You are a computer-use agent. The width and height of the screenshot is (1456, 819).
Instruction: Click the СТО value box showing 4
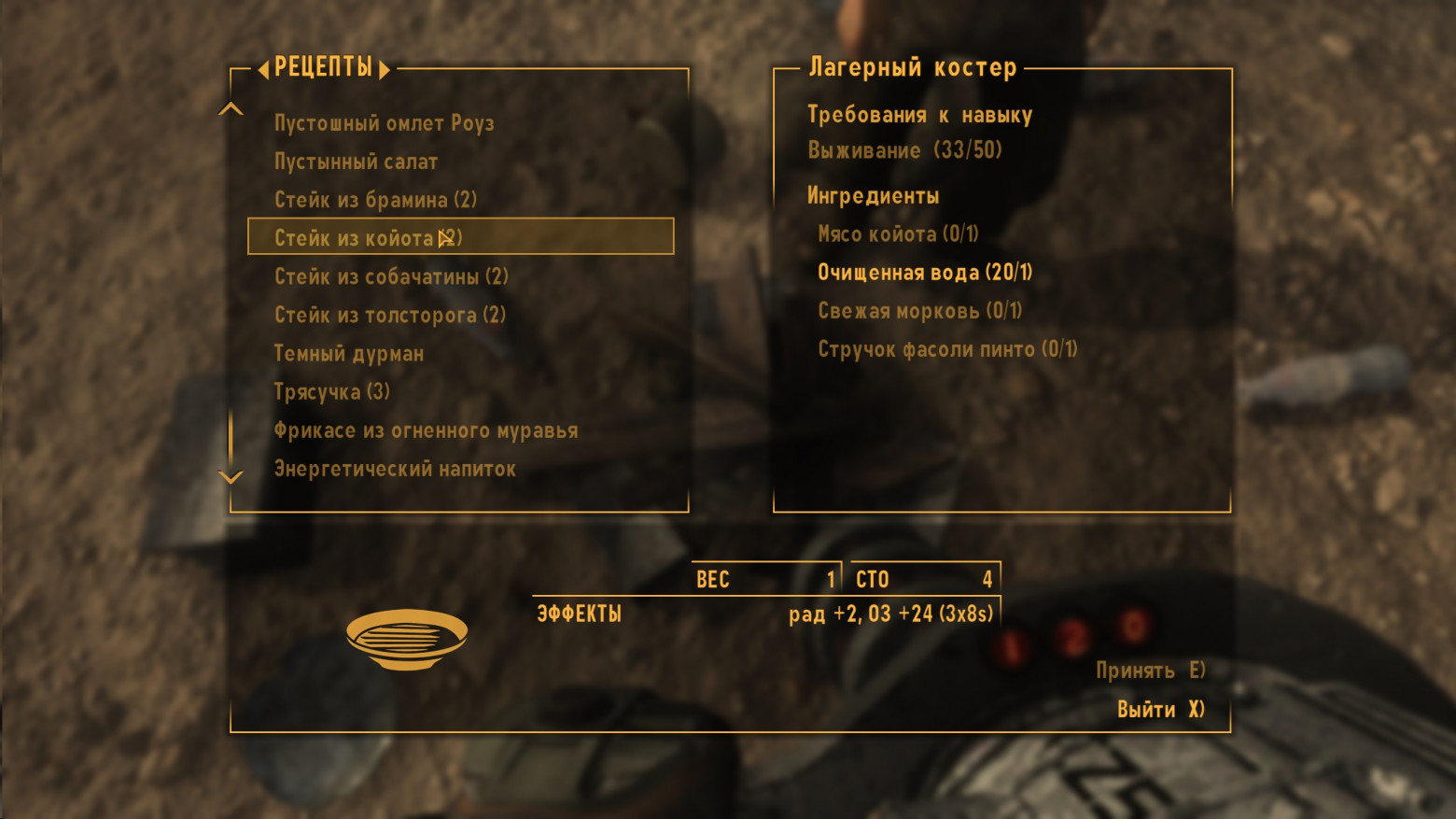(x=924, y=579)
